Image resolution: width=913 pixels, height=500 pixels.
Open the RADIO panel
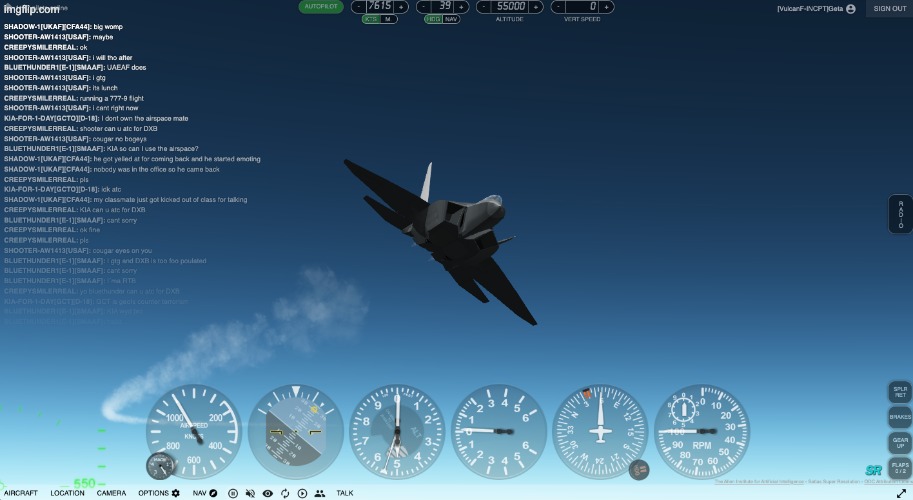point(900,214)
